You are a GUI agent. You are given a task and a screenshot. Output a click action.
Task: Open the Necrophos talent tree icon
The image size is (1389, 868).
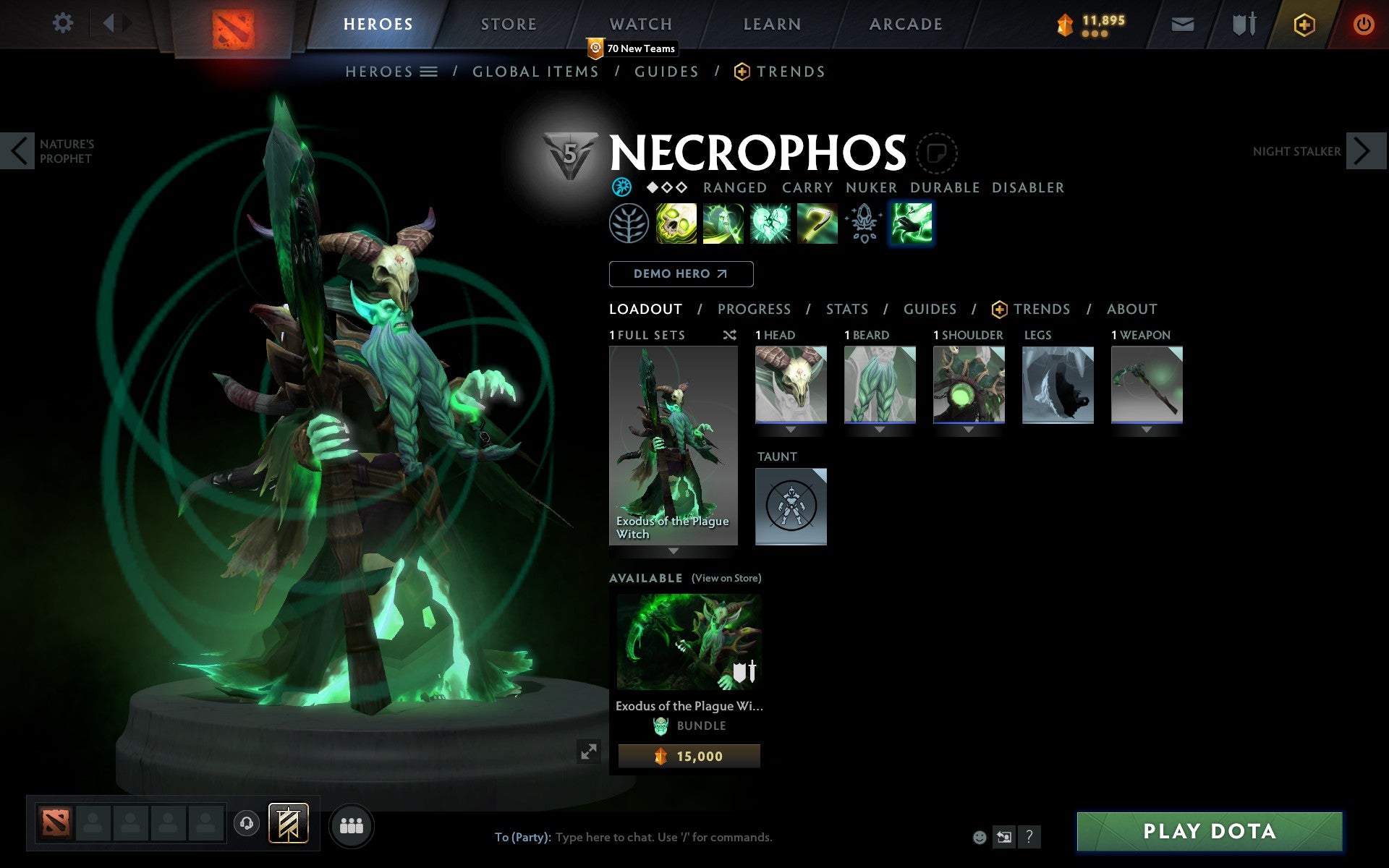(629, 224)
